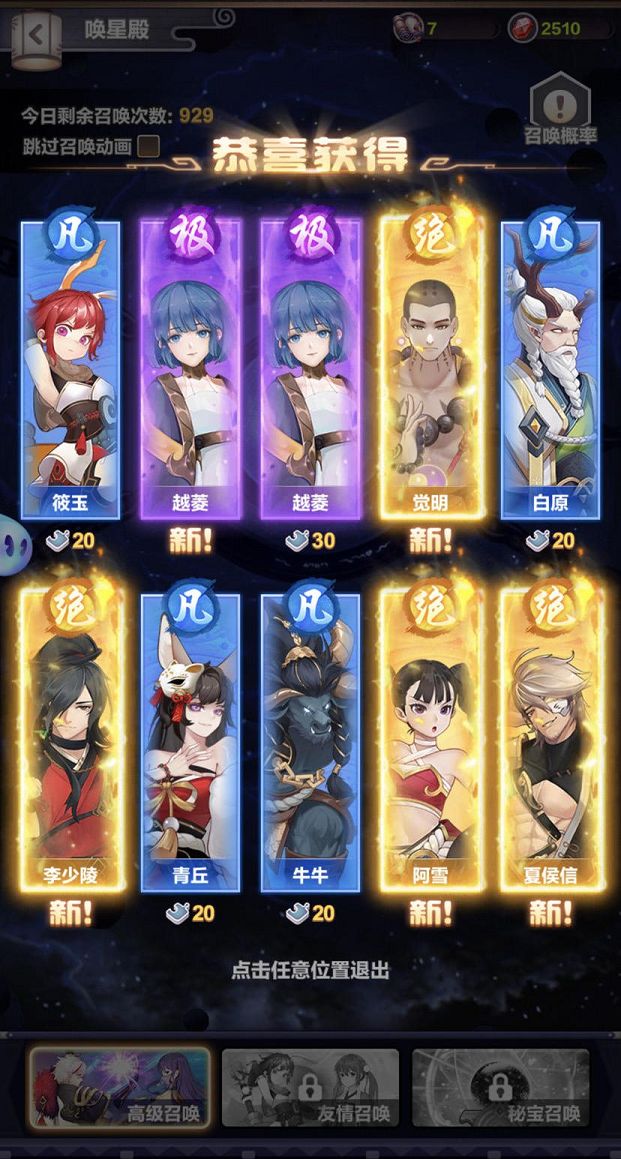Toggle the skip summon animation checkbox

[148, 146]
